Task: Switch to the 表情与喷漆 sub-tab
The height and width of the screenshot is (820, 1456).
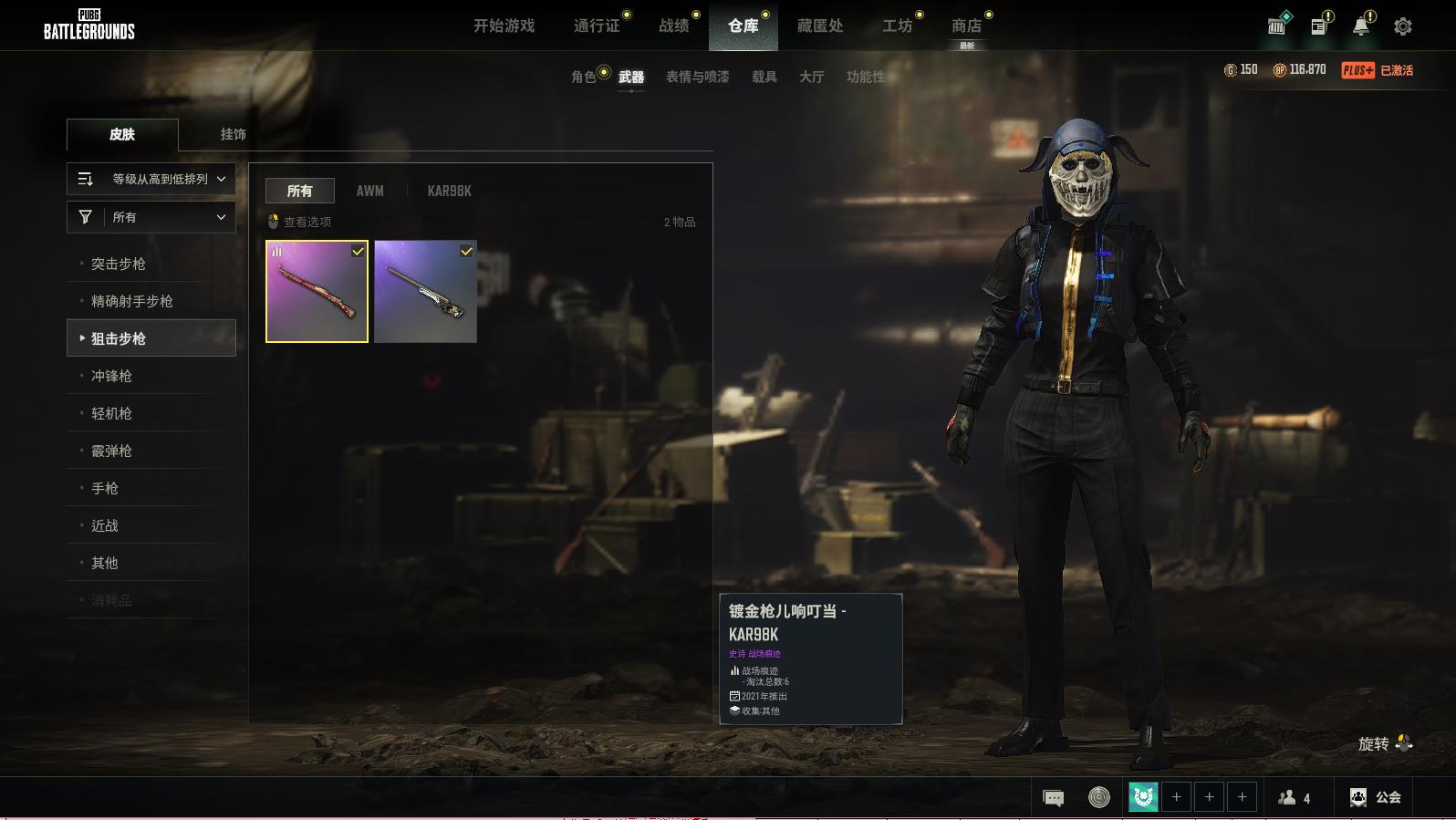Action: coord(697,77)
